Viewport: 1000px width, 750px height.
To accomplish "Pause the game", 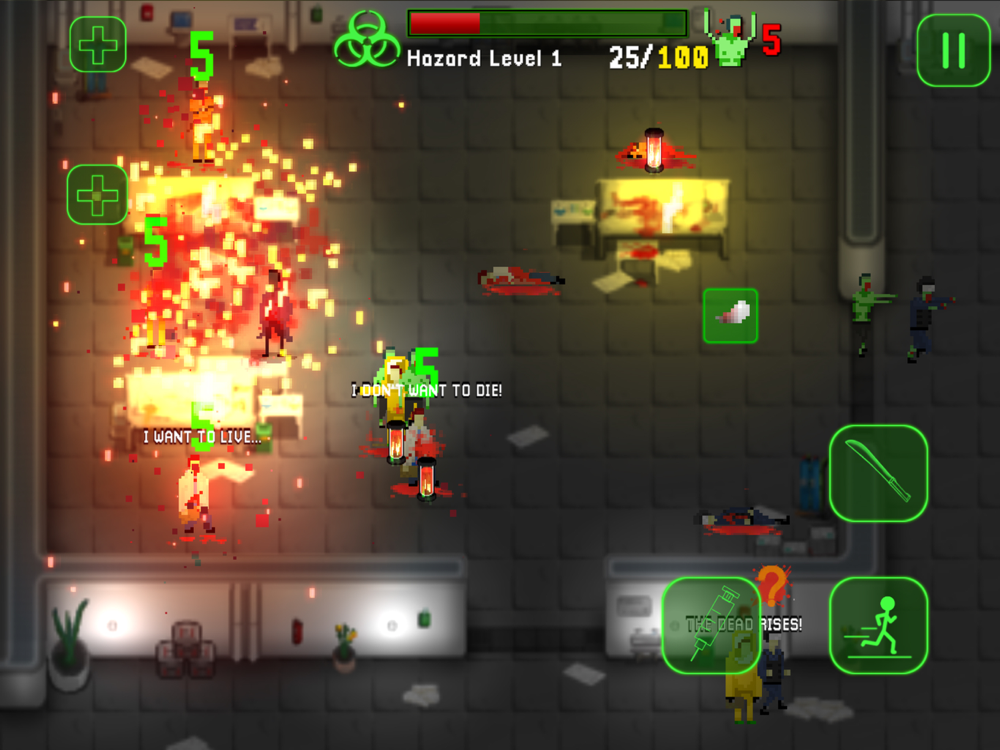I will 953,50.
